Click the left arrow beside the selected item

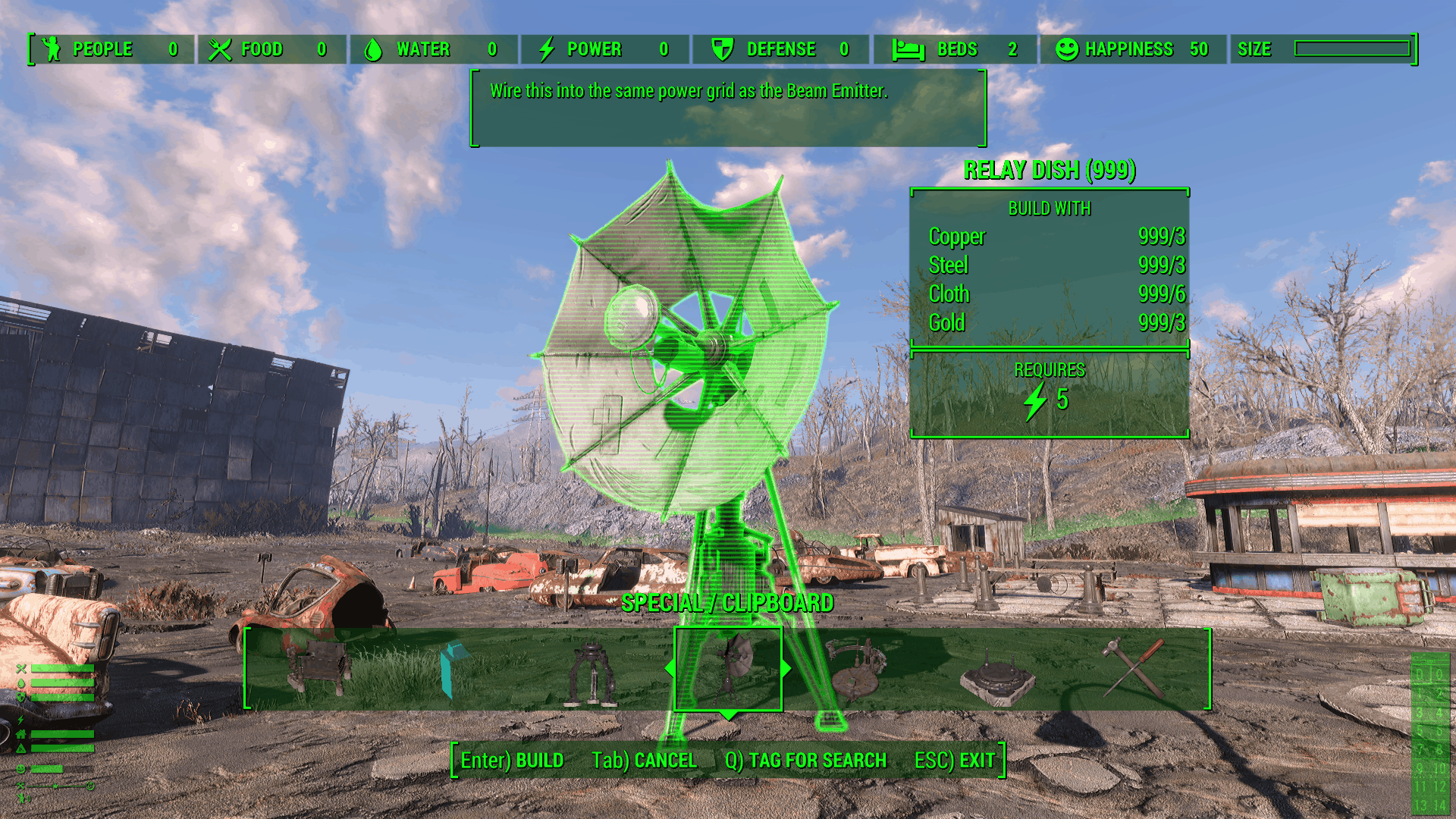point(670,668)
